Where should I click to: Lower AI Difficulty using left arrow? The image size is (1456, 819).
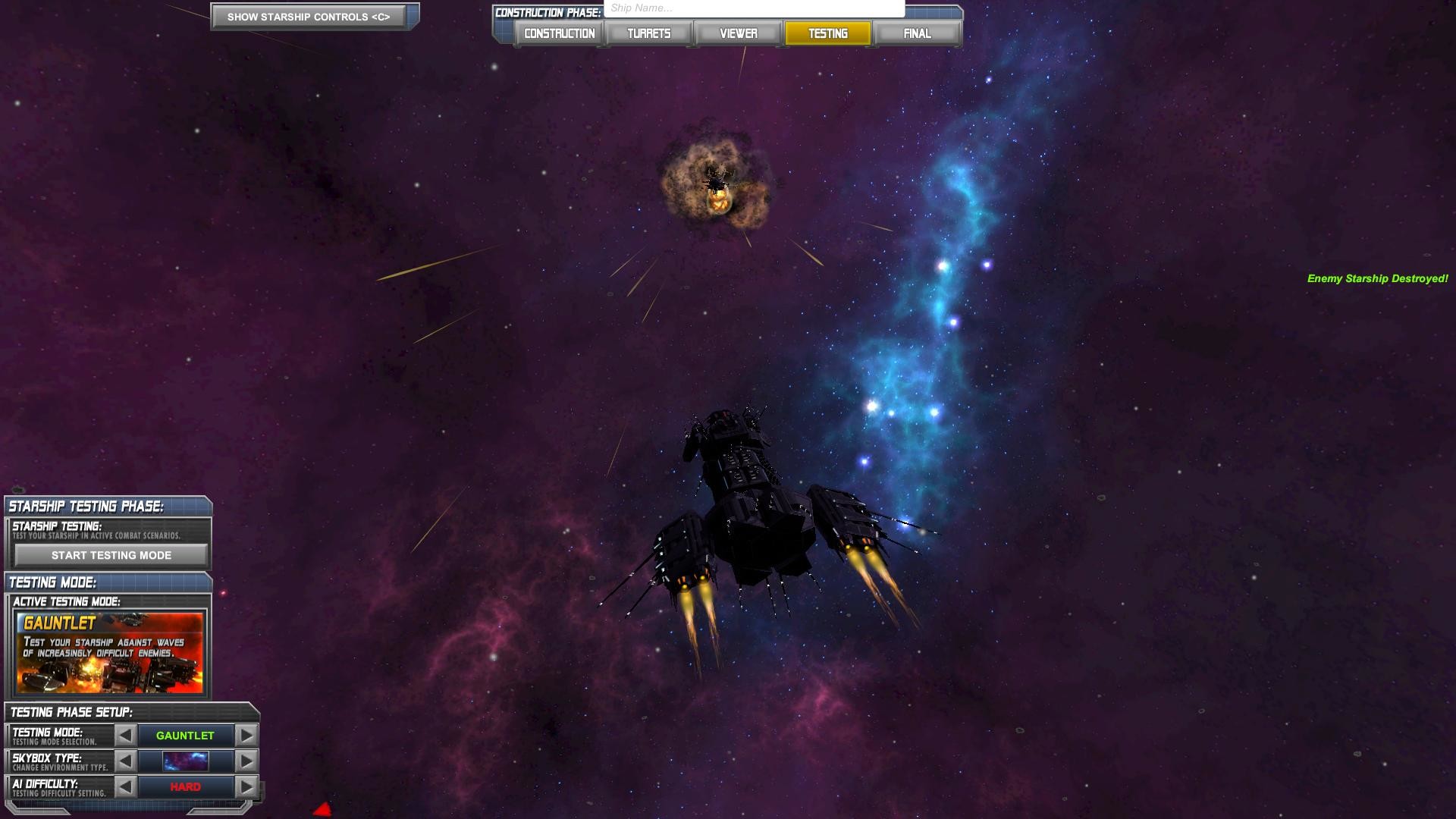[127, 786]
